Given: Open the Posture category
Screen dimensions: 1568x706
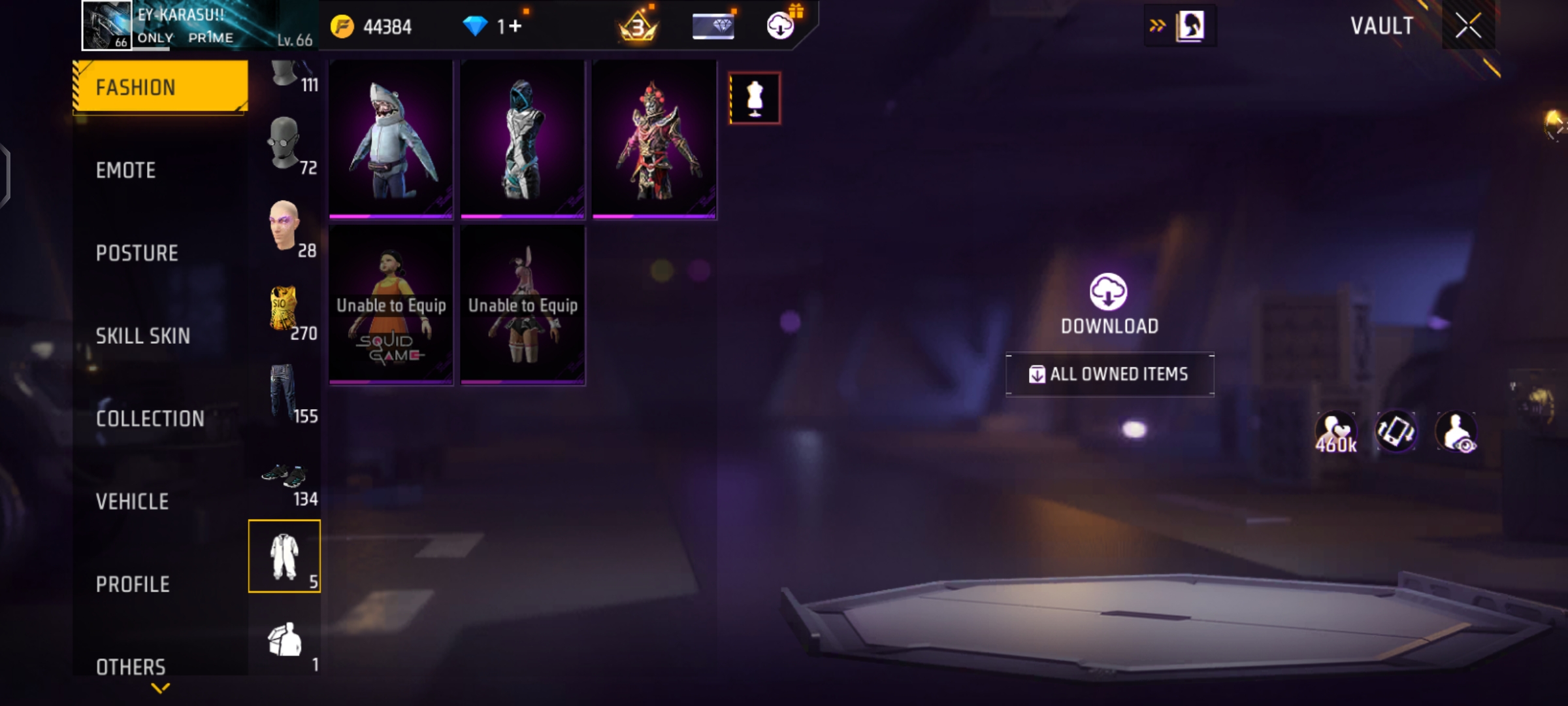Looking at the screenshot, I should point(137,253).
